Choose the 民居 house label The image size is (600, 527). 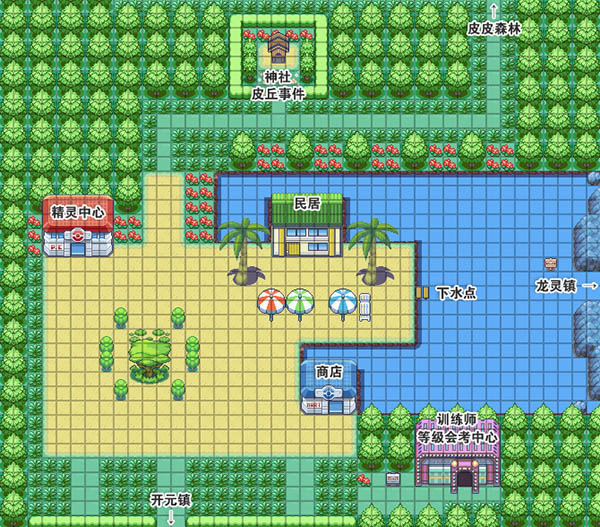click(x=306, y=203)
